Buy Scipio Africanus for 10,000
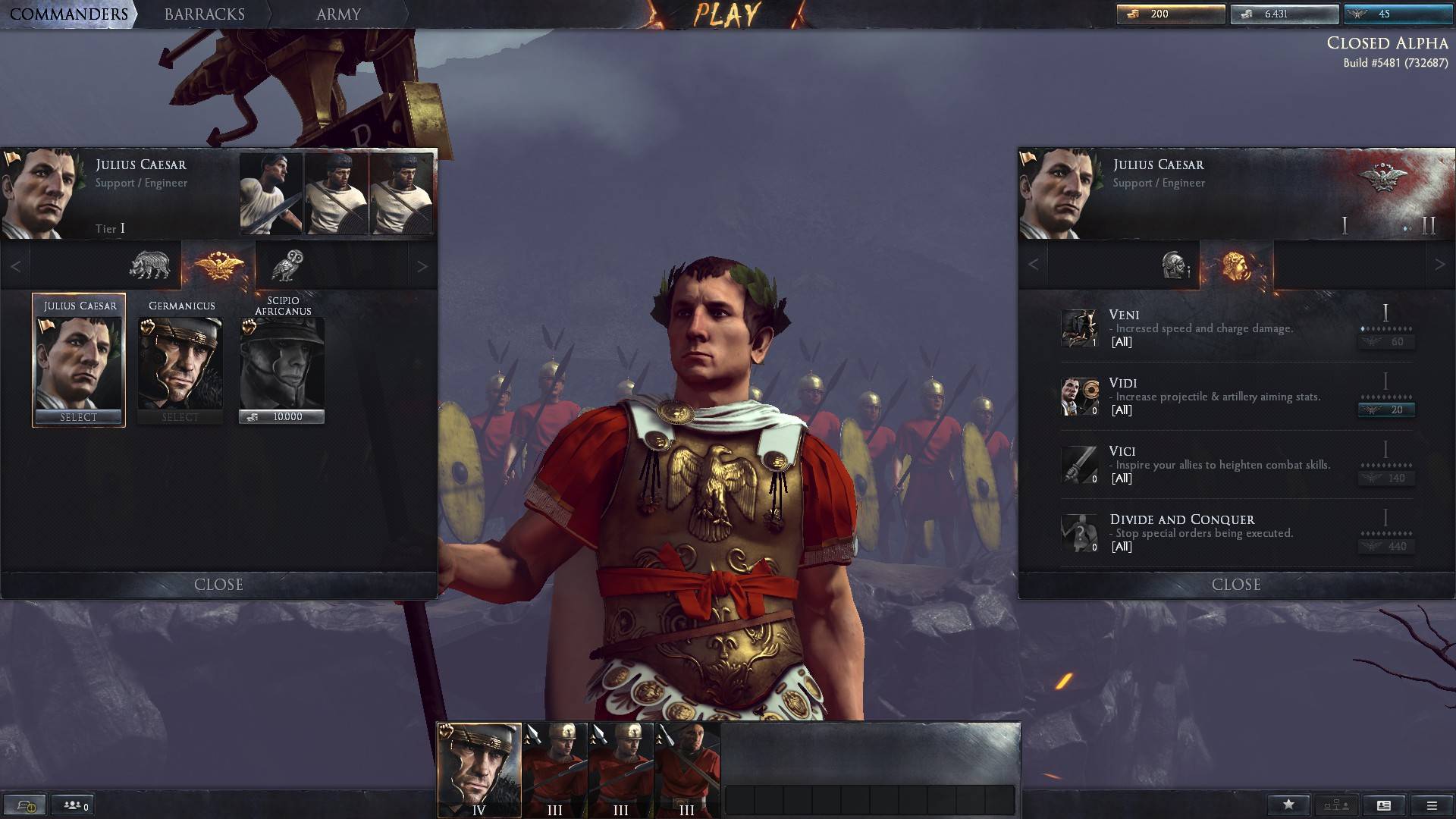The image size is (1456, 819). [x=281, y=416]
